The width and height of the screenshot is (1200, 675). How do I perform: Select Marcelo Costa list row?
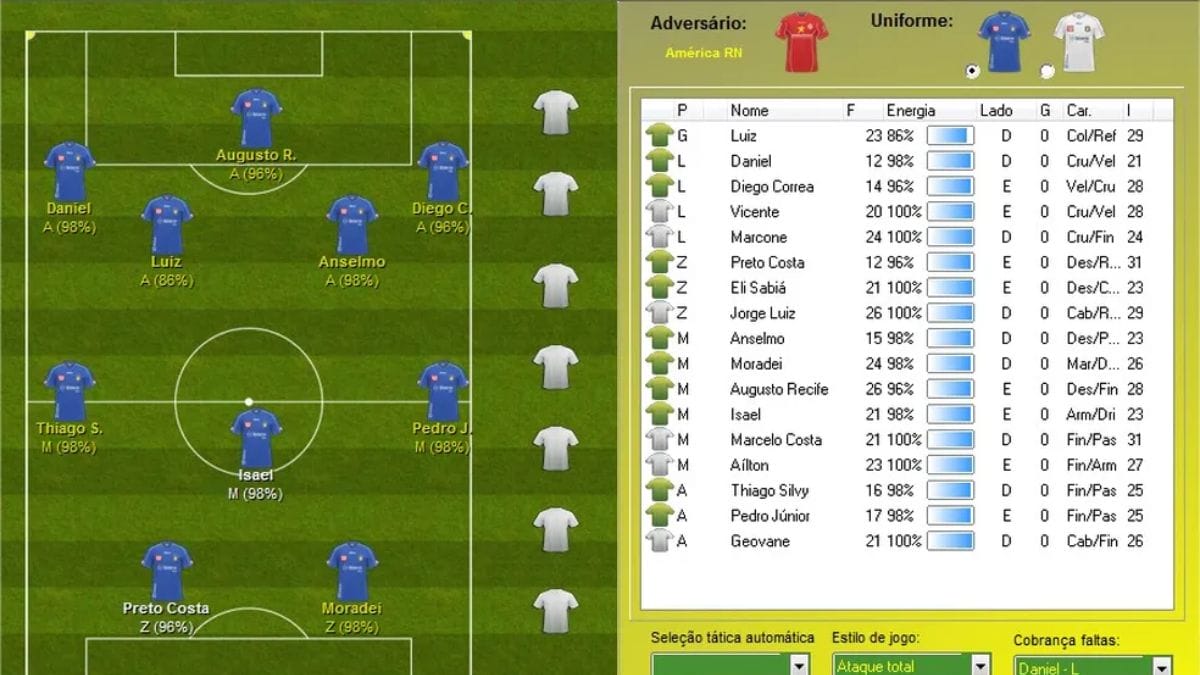pos(775,440)
